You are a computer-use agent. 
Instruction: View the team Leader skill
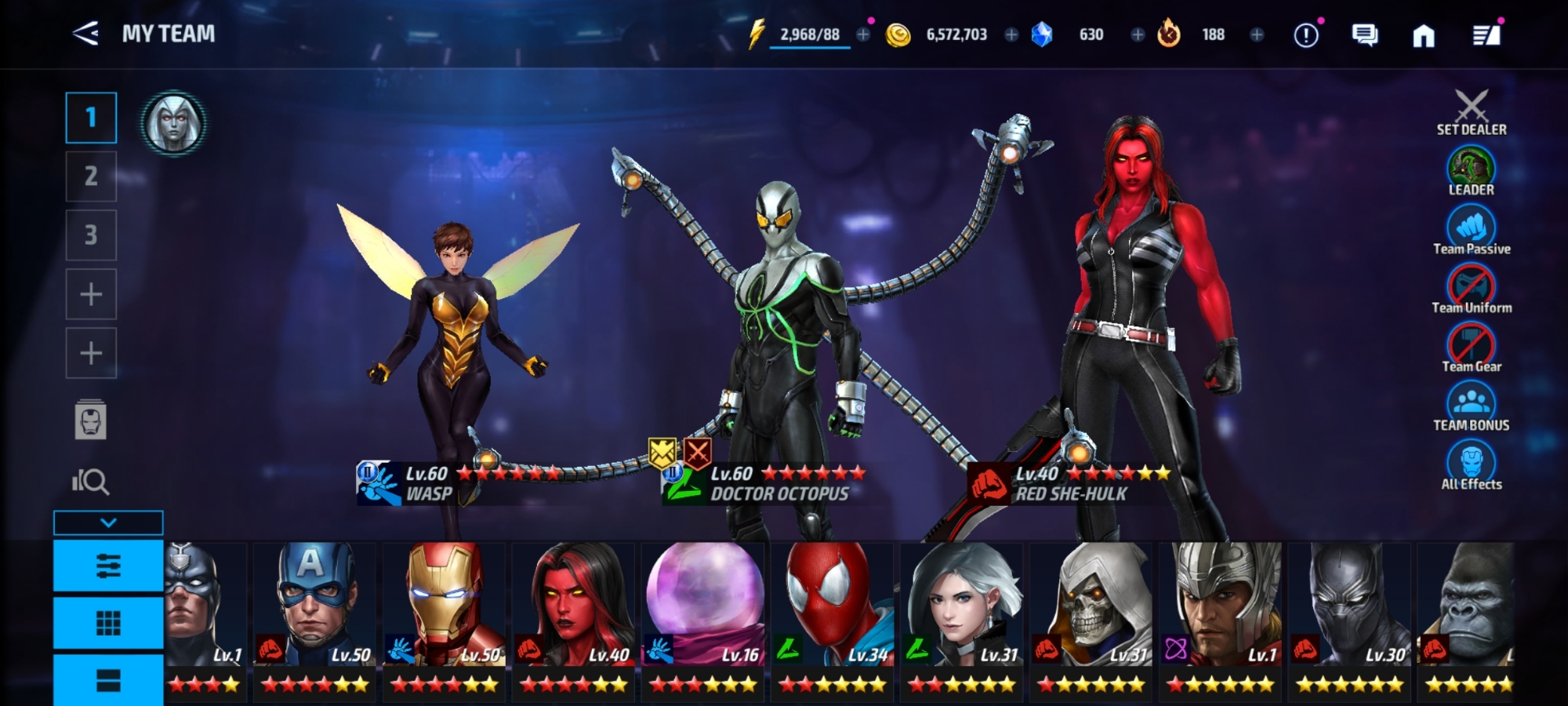[x=1471, y=171]
